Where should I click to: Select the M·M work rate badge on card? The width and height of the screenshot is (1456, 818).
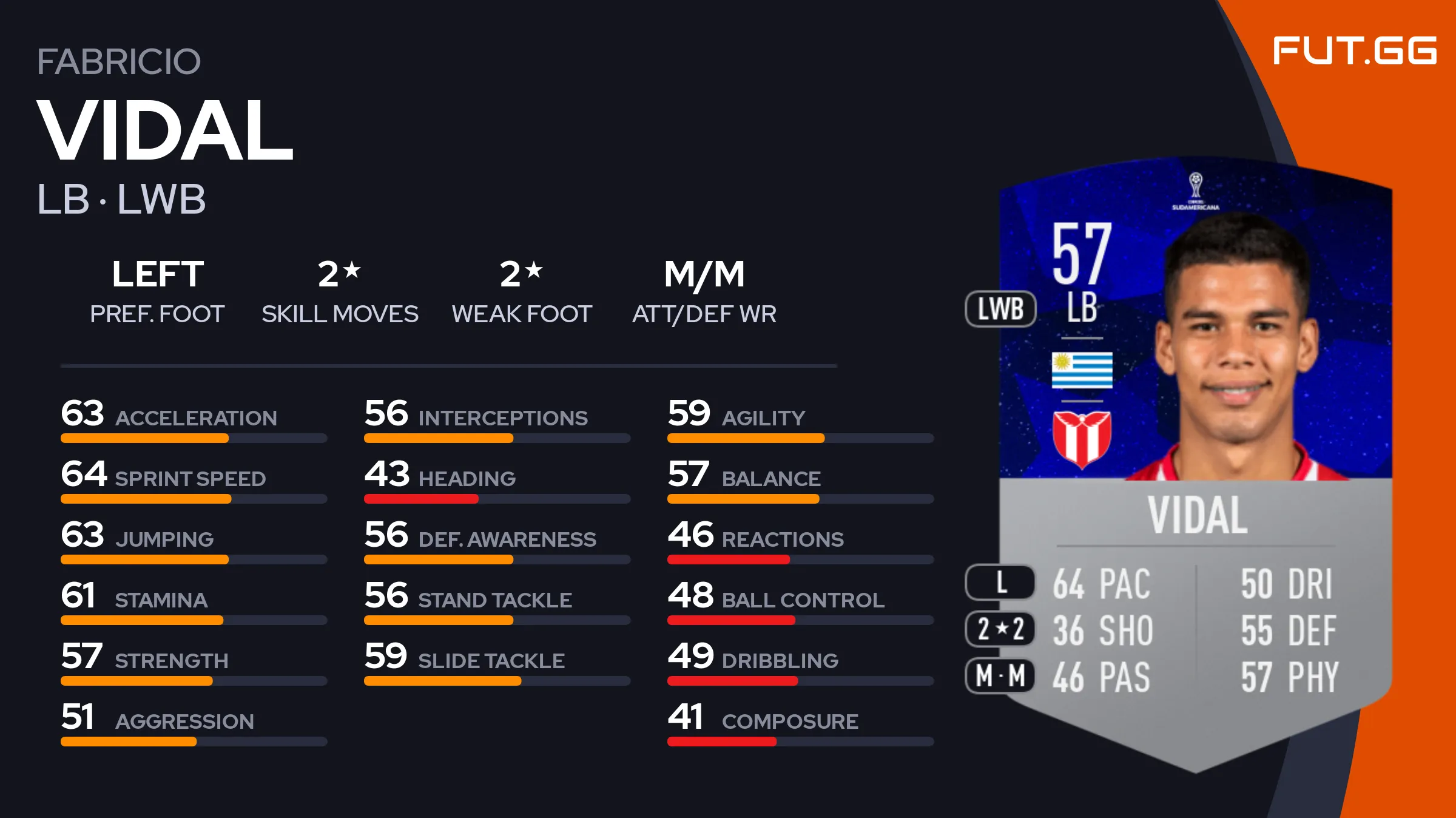click(1000, 675)
